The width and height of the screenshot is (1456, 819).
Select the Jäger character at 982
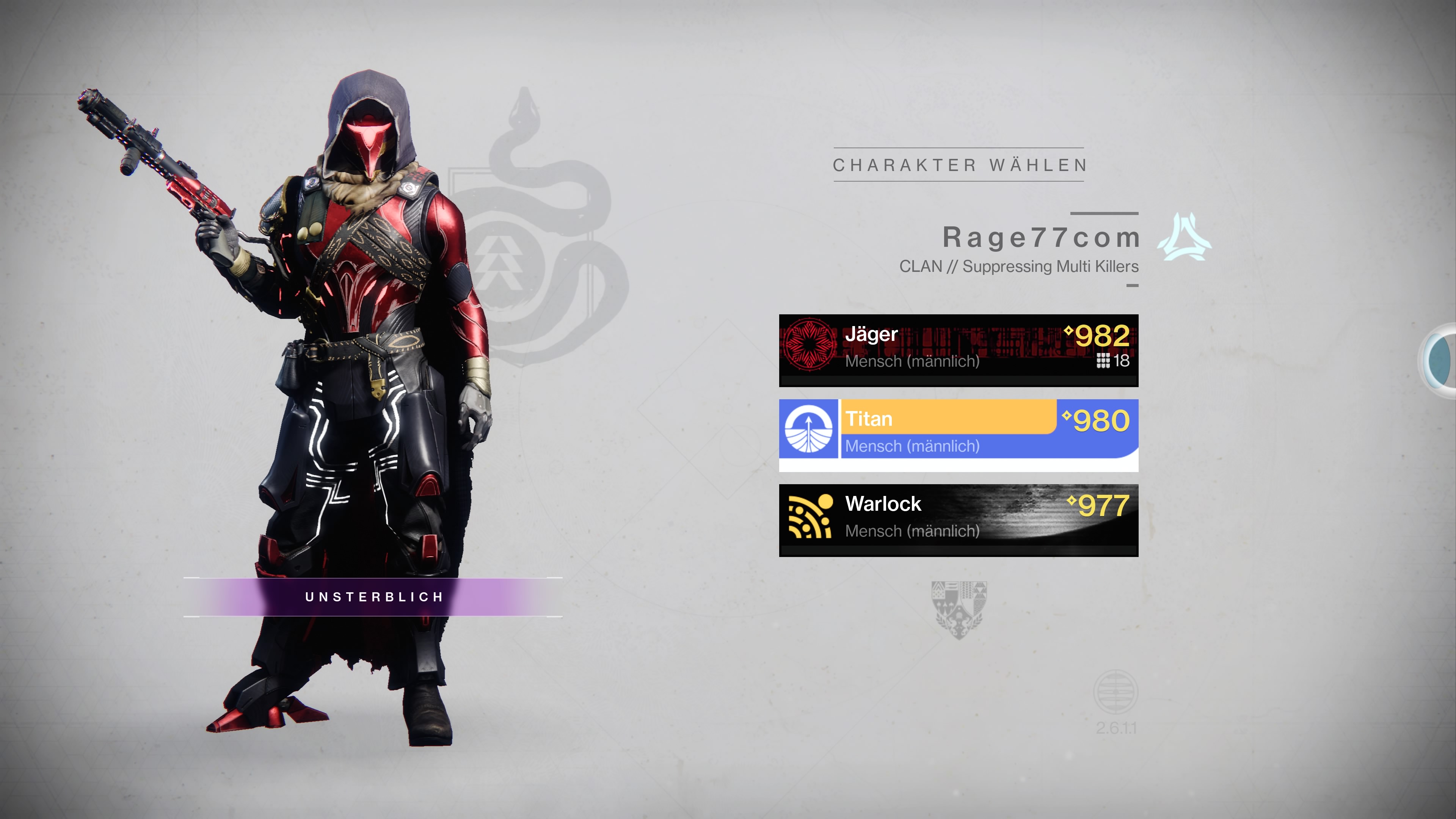[x=958, y=349]
